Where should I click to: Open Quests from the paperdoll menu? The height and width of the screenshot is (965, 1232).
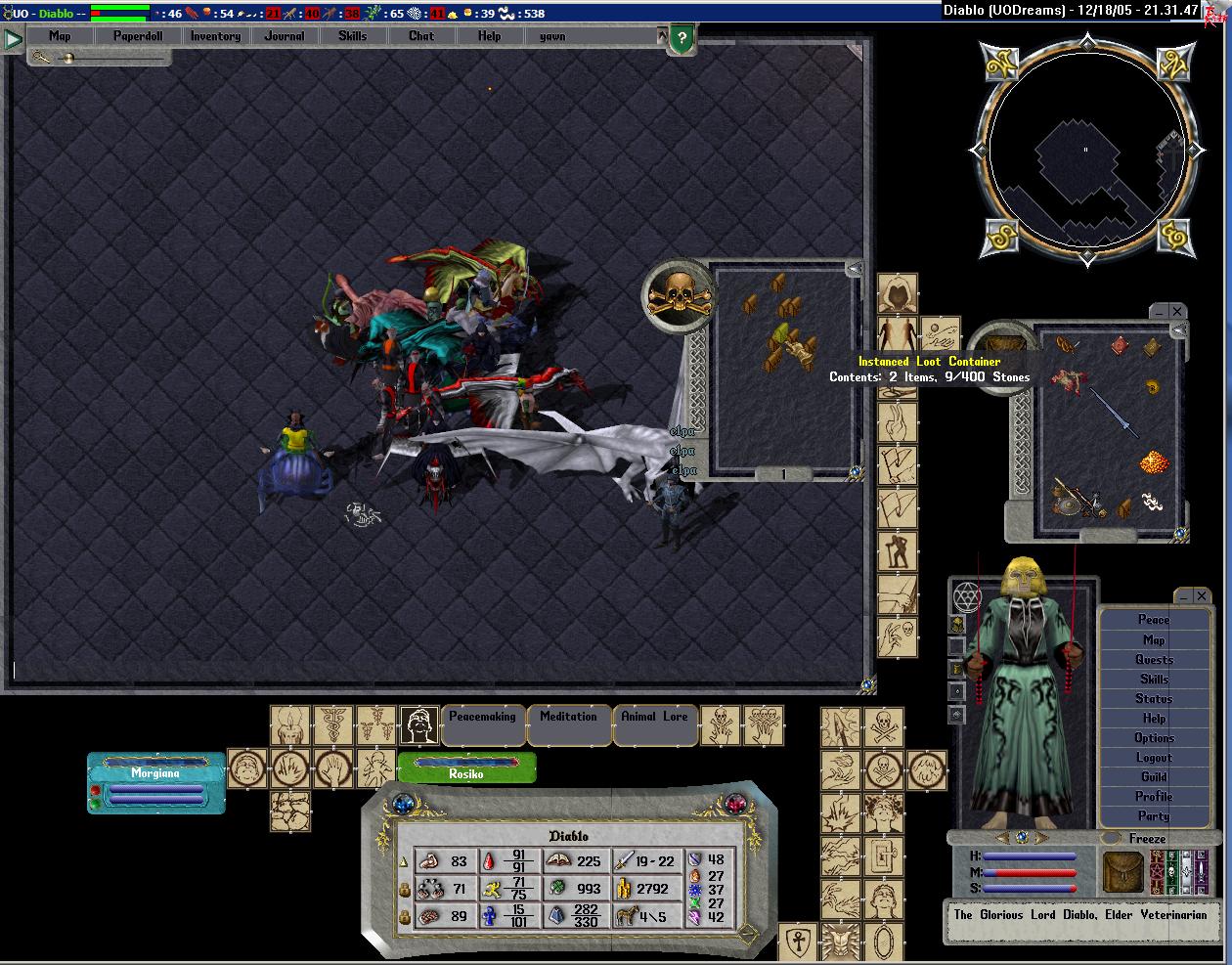pyautogui.click(x=1154, y=660)
